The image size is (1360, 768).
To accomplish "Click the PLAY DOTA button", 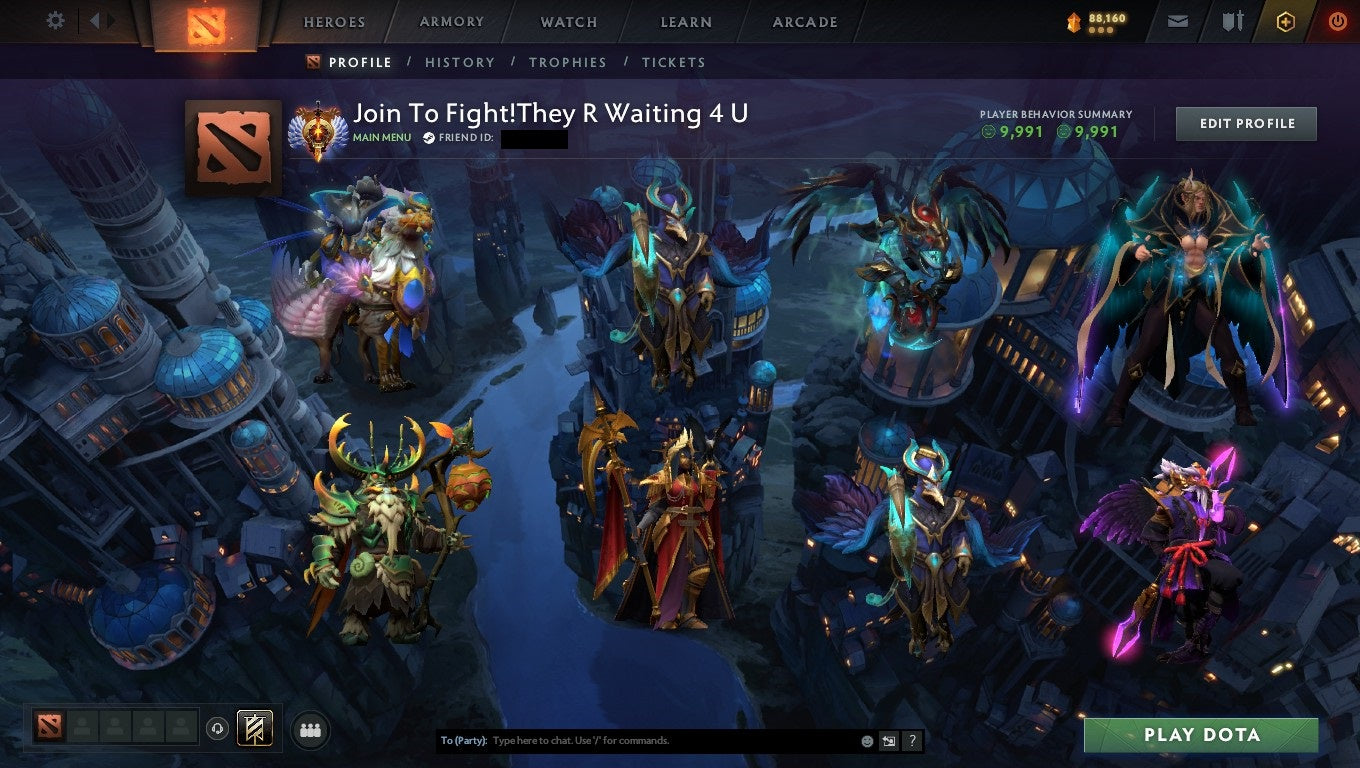I will (1202, 735).
